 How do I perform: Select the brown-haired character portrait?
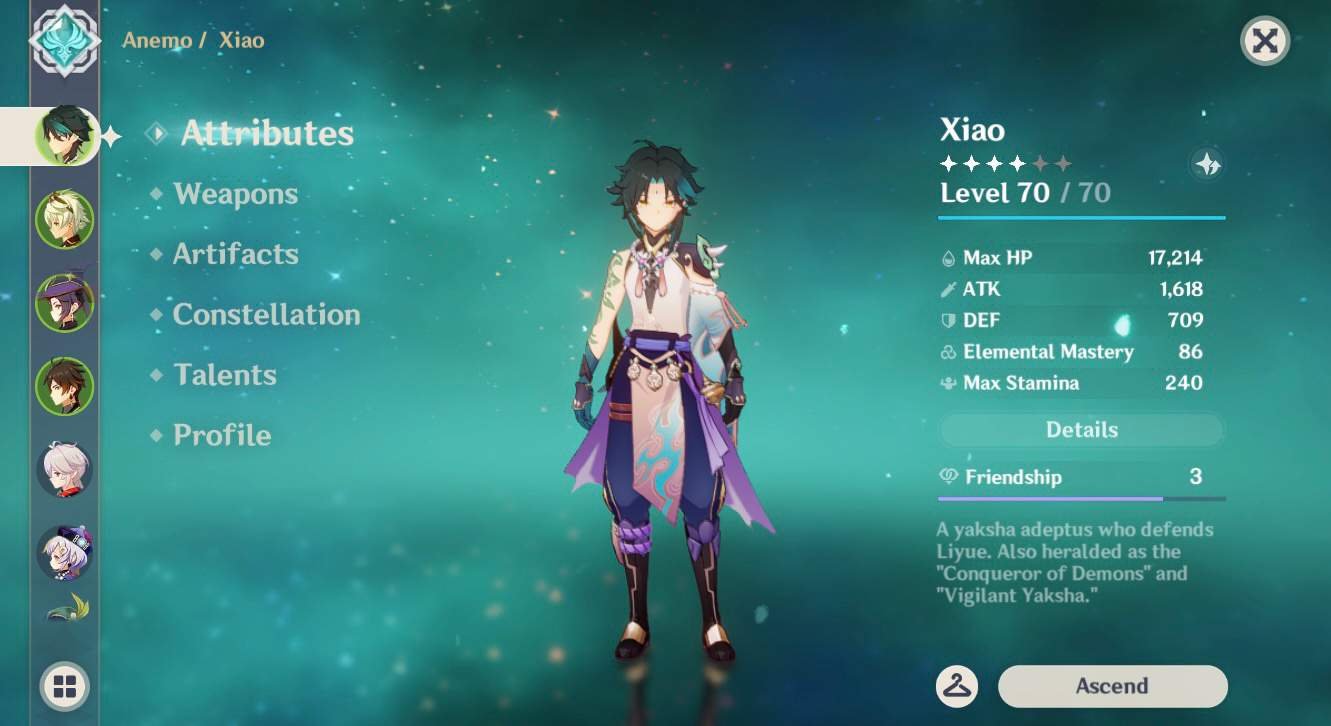(x=65, y=386)
